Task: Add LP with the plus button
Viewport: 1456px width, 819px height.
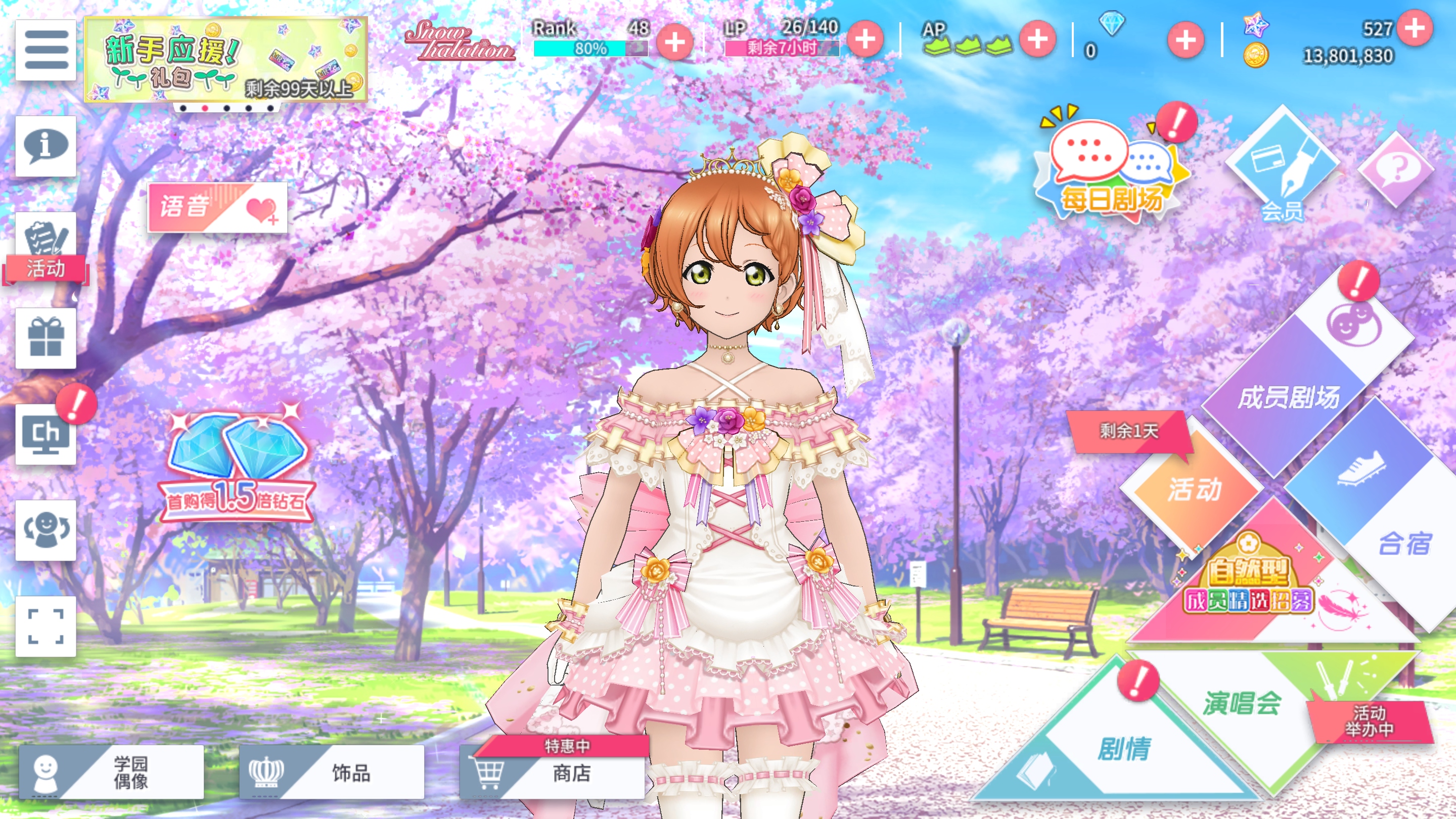Action: 865,39
